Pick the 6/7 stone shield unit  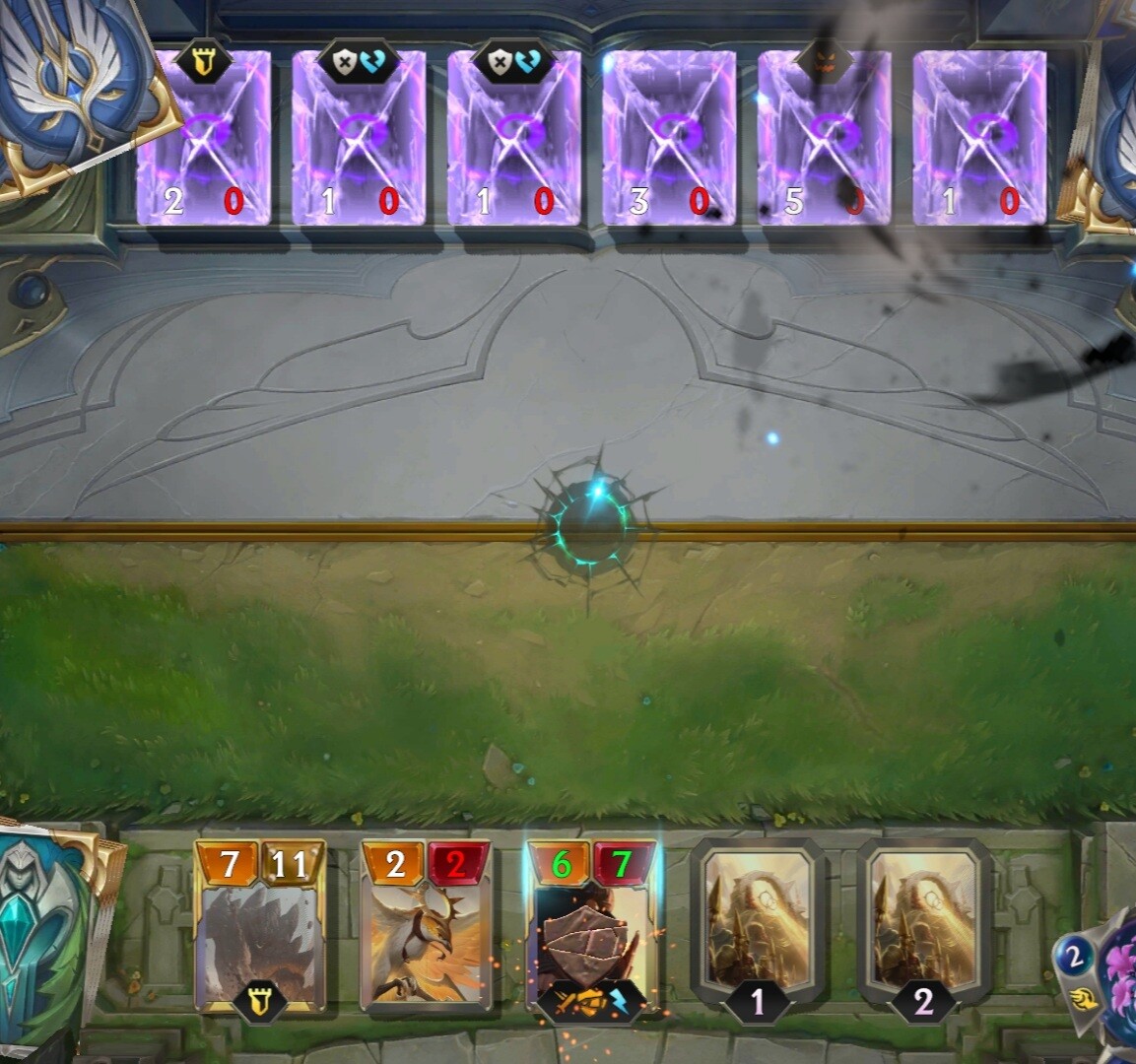[x=591, y=926]
